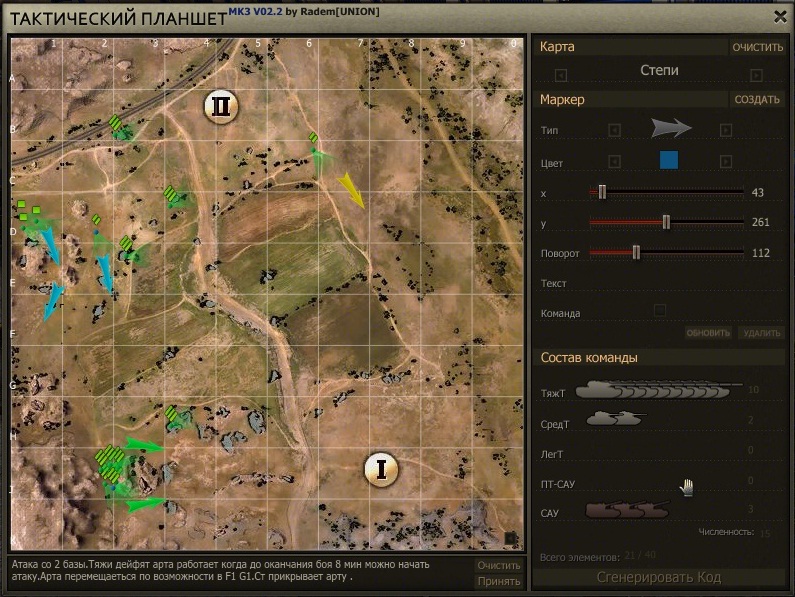Screen dimensions: 795x597
Task: Click the x position slider handle
Action: pos(602,192)
